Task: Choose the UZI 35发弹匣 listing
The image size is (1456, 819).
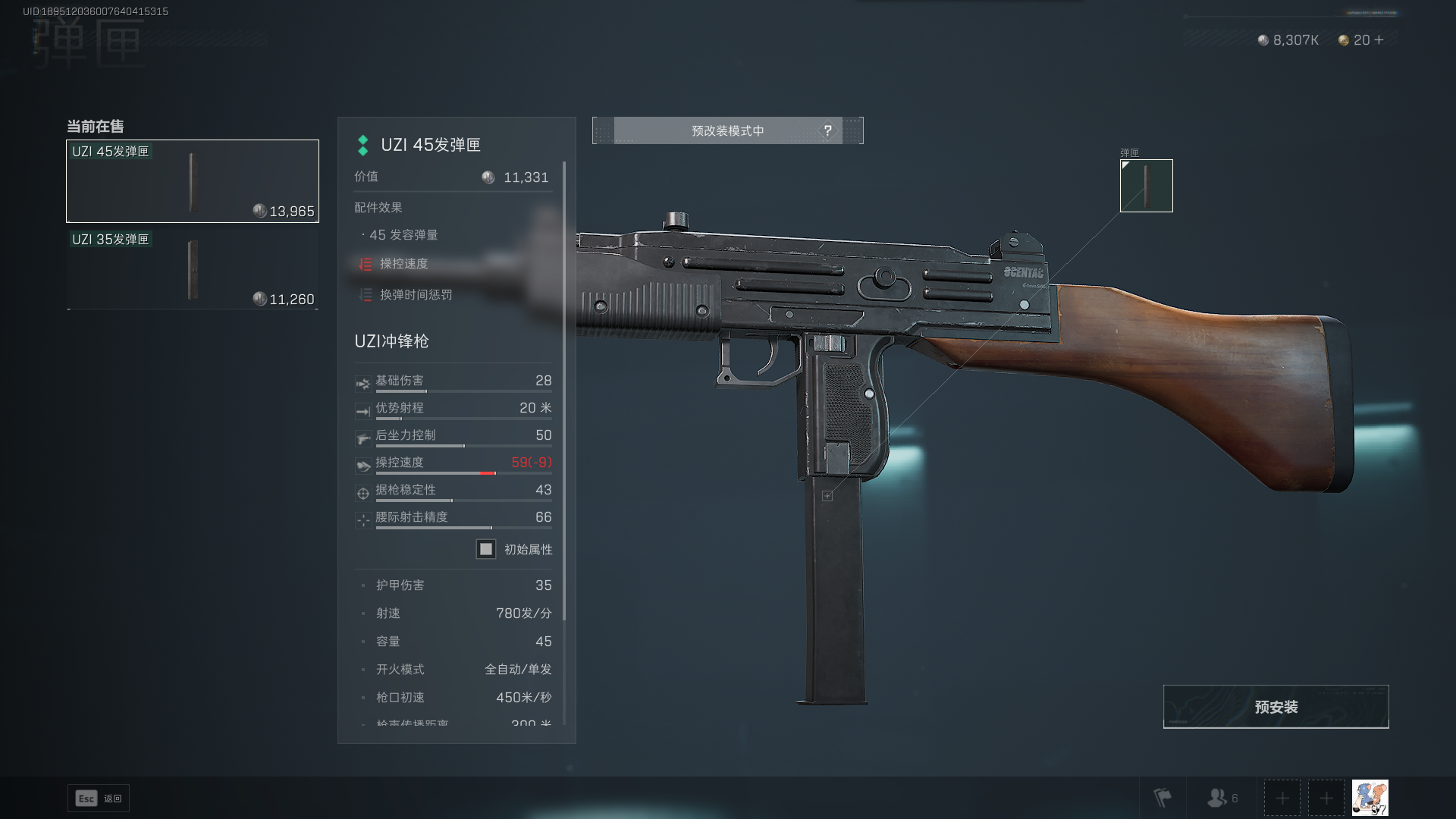Action: [x=193, y=269]
